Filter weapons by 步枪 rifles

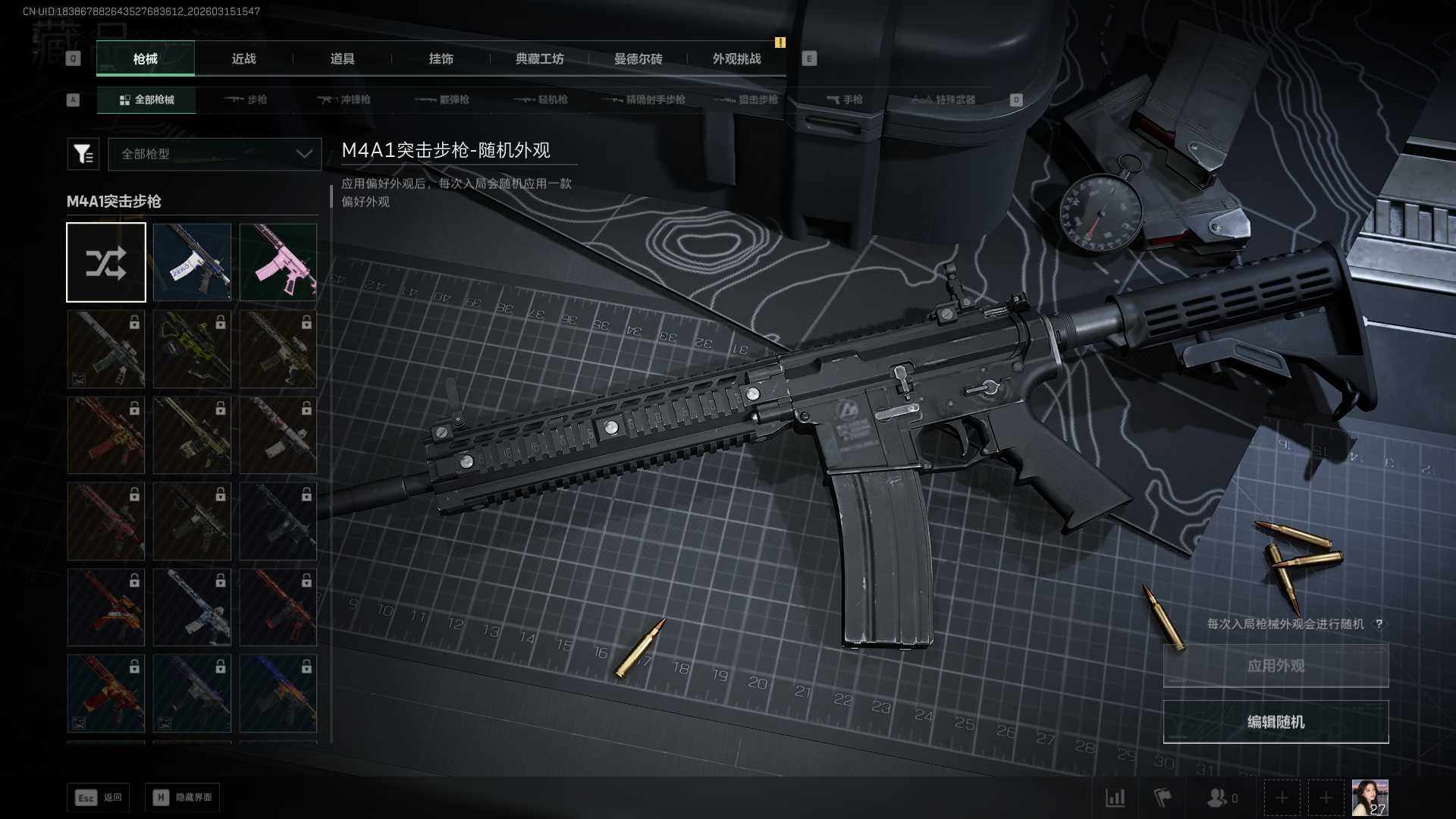(246, 100)
